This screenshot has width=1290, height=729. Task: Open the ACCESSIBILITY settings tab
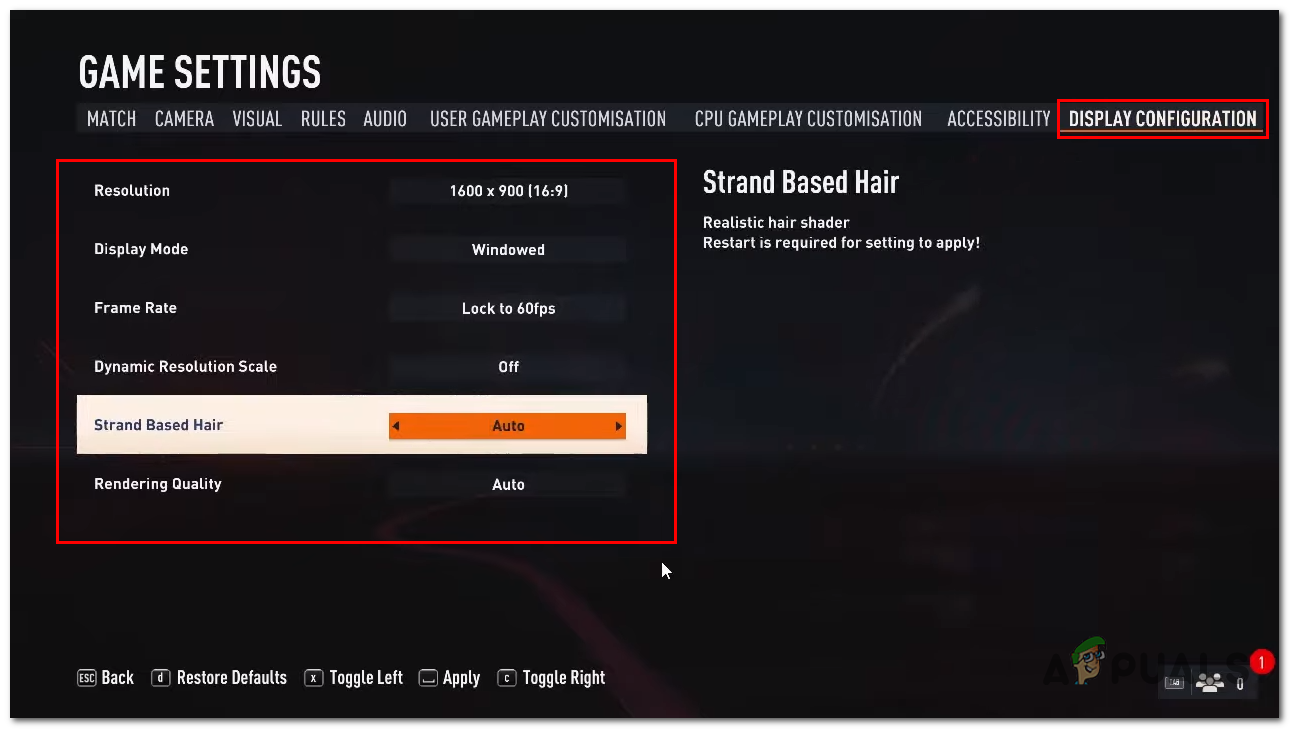click(x=997, y=118)
